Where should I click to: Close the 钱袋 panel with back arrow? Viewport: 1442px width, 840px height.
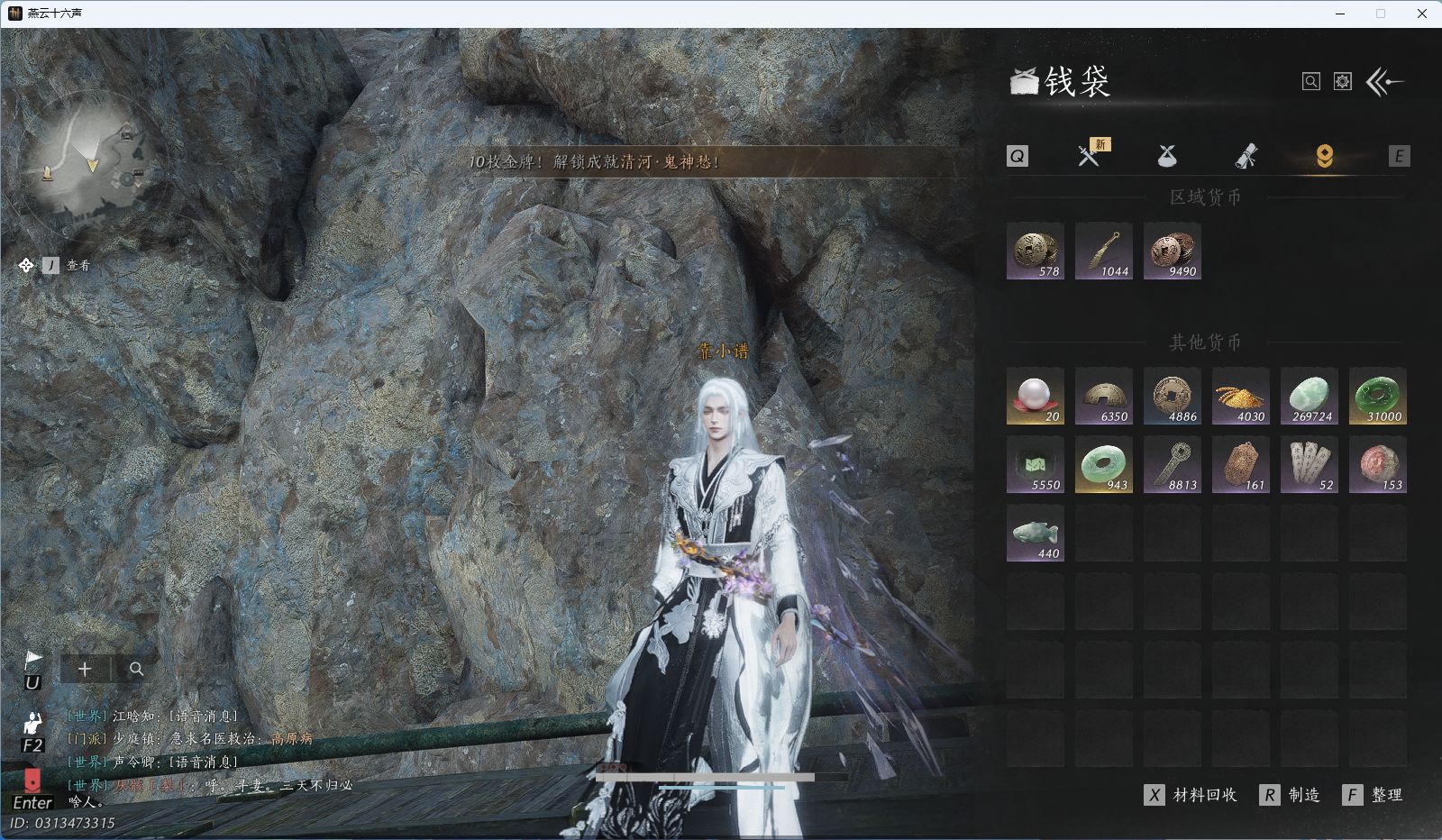[x=1385, y=82]
